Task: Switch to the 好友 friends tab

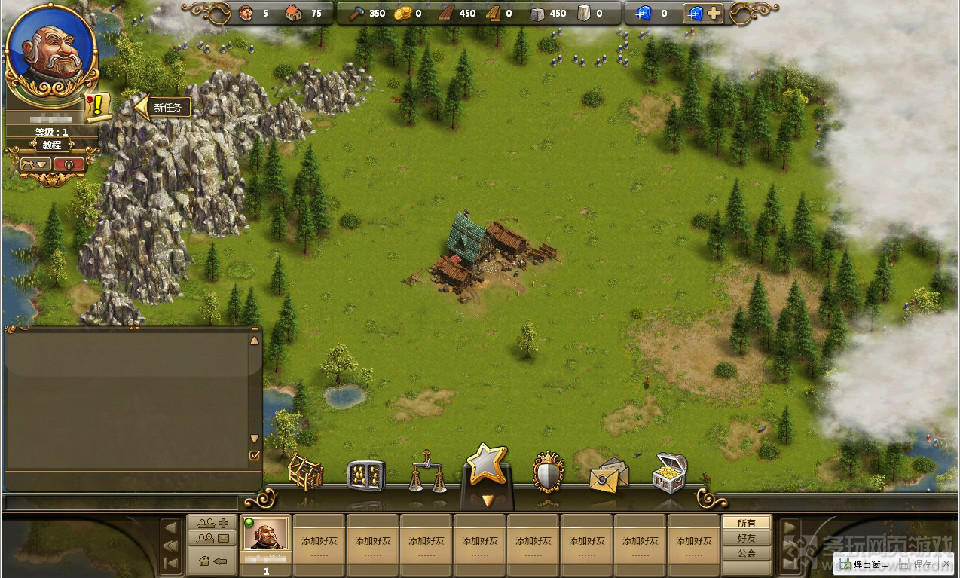Action: (x=746, y=538)
